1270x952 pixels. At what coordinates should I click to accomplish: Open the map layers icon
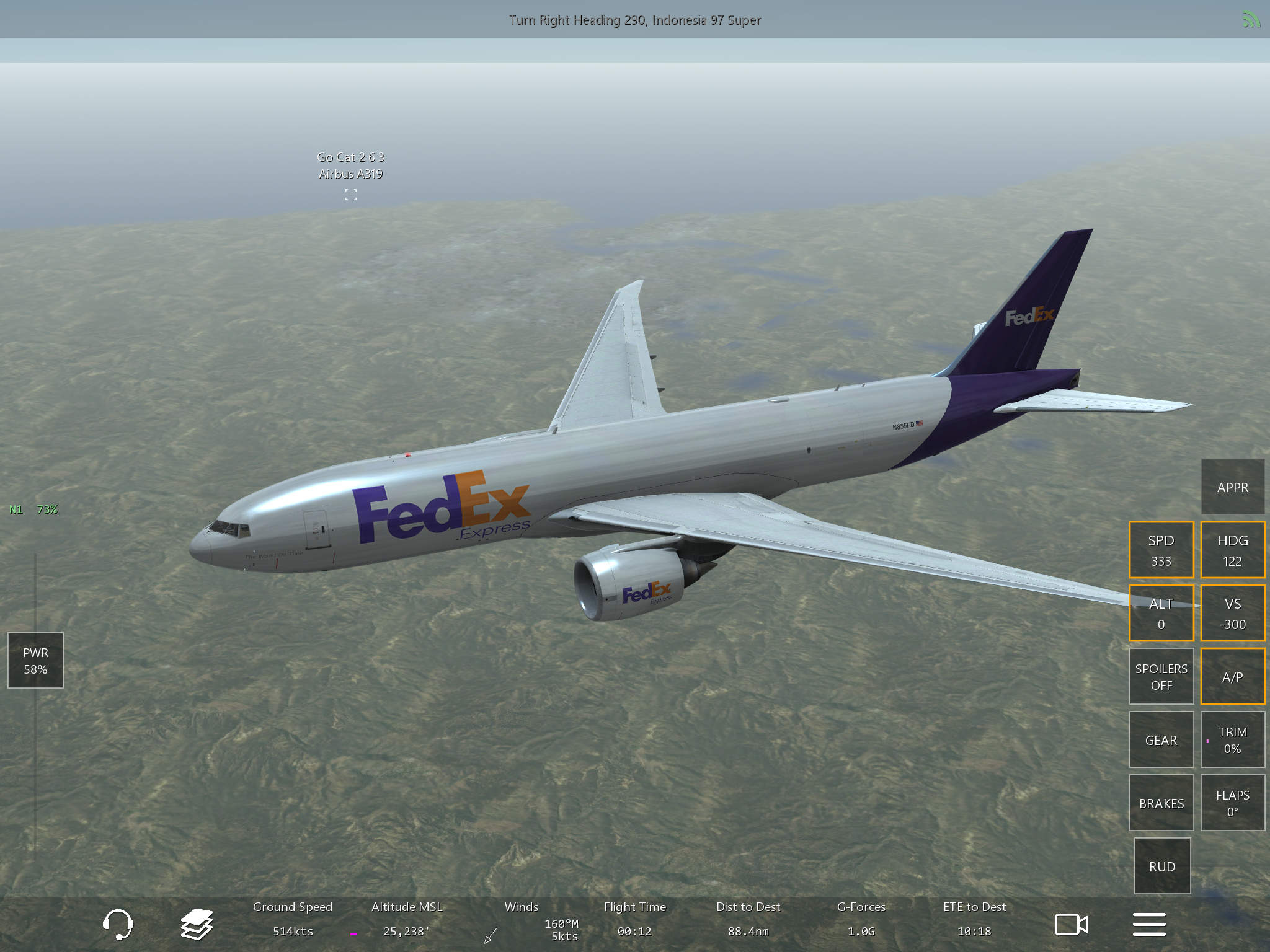click(197, 925)
